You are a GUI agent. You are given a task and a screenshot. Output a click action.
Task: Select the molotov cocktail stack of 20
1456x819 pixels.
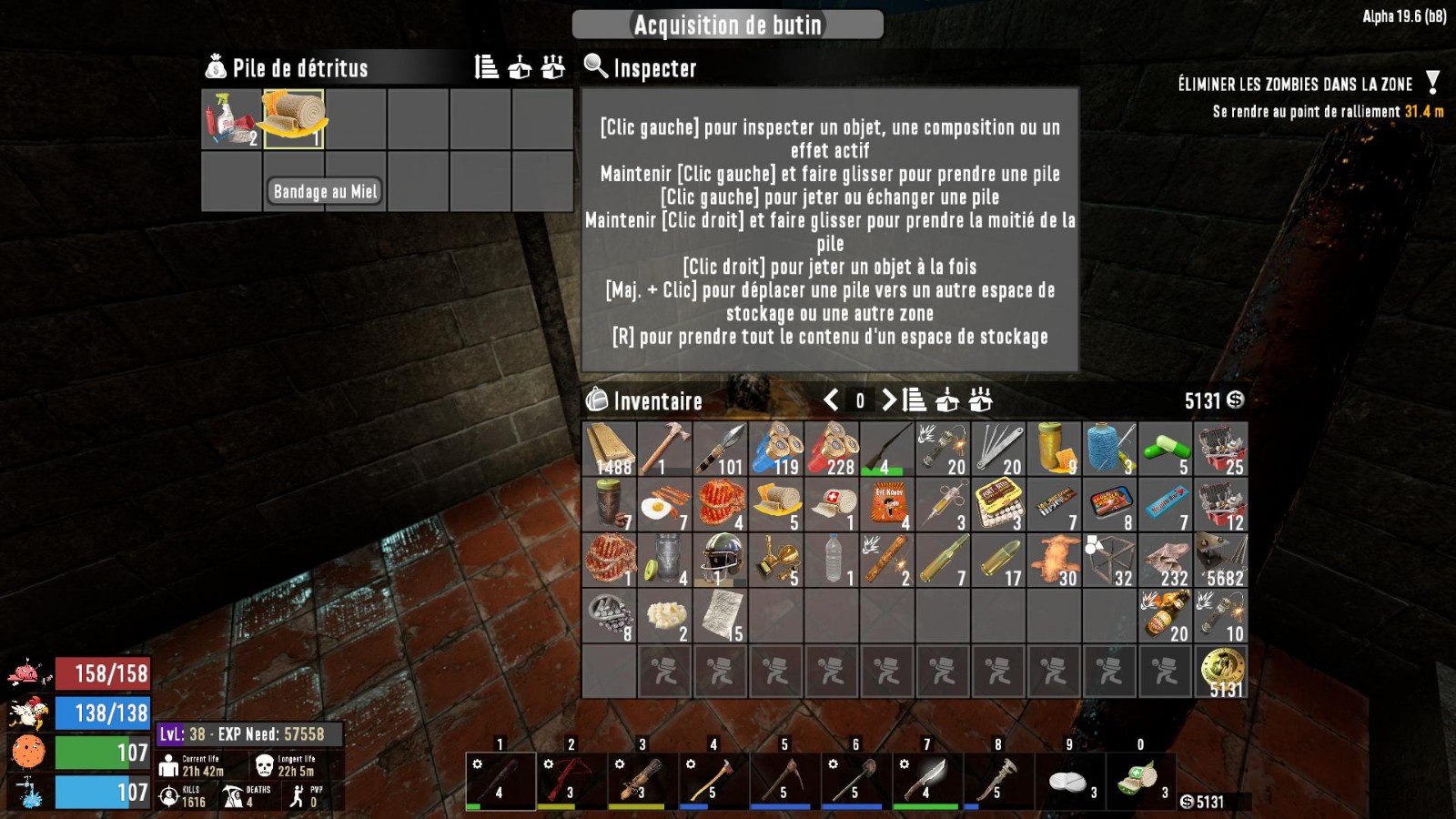[x=1165, y=616]
